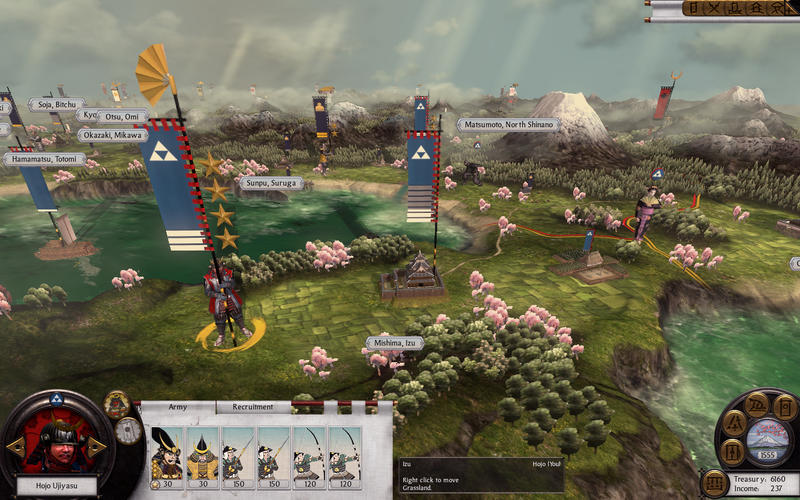Click the samurai helmet round button beside portrait
The width and height of the screenshot is (800, 500).
(118, 405)
